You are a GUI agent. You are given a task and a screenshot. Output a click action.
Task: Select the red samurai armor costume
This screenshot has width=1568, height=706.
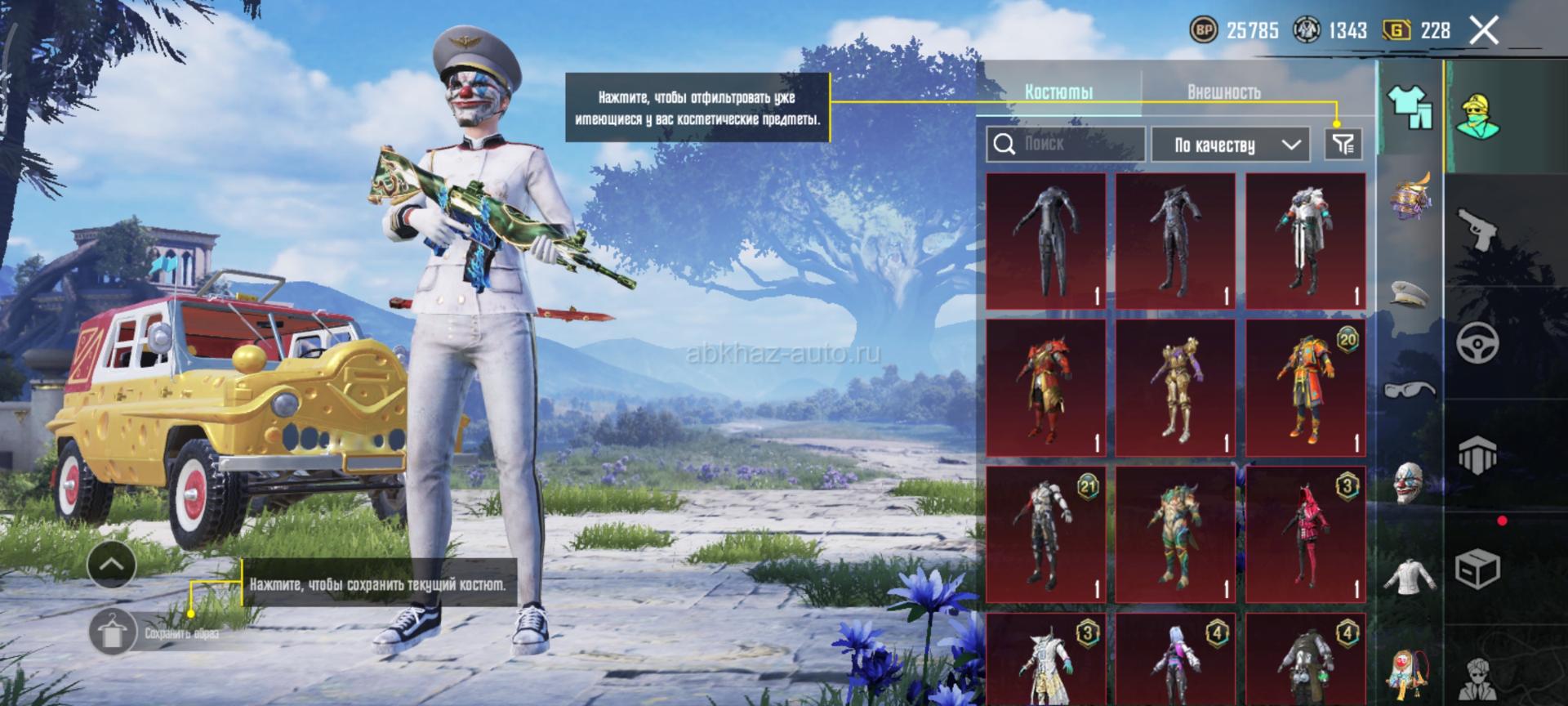click(x=1045, y=388)
